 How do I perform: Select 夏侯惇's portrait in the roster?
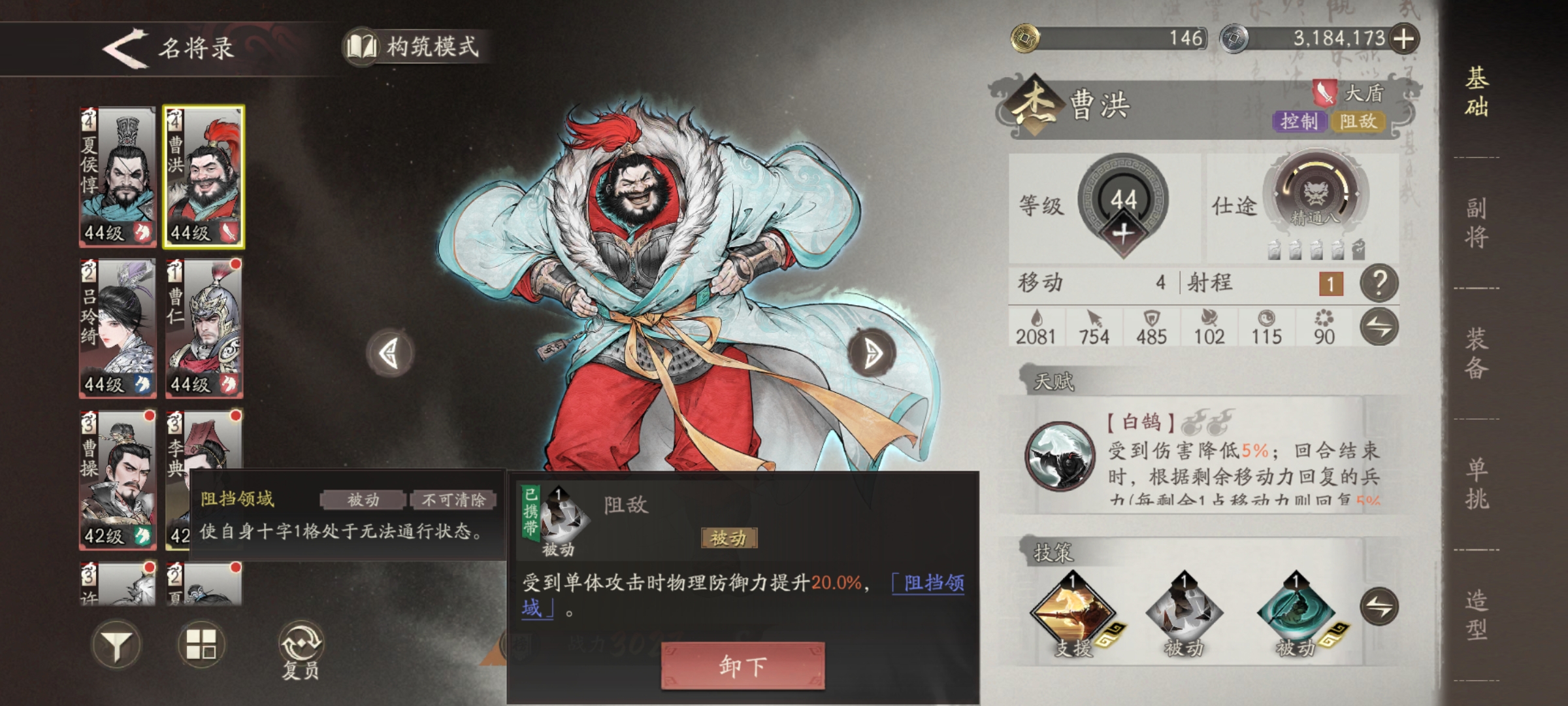click(116, 176)
